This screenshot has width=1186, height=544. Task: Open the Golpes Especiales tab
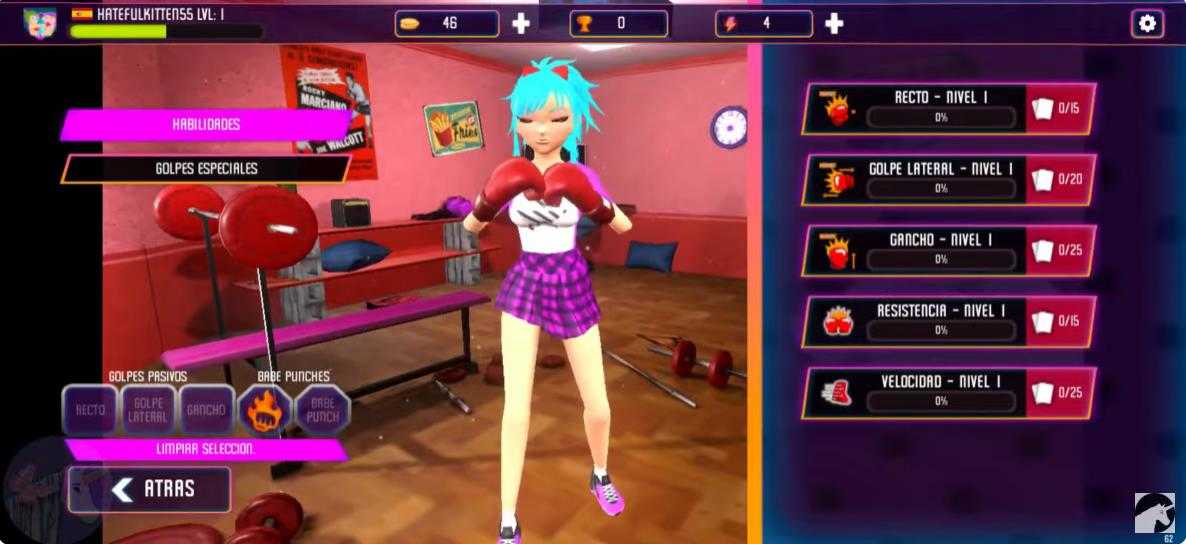point(206,168)
